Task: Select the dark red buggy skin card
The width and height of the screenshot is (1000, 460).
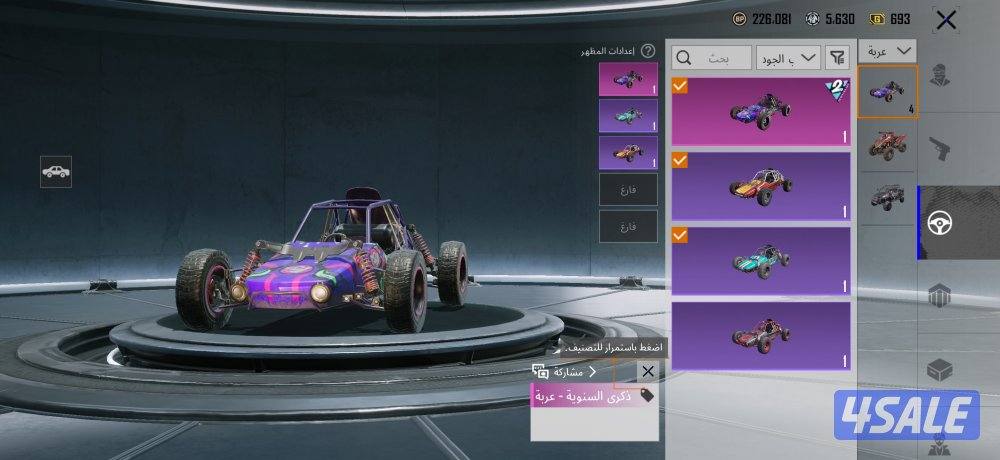Action: coord(761,335)
